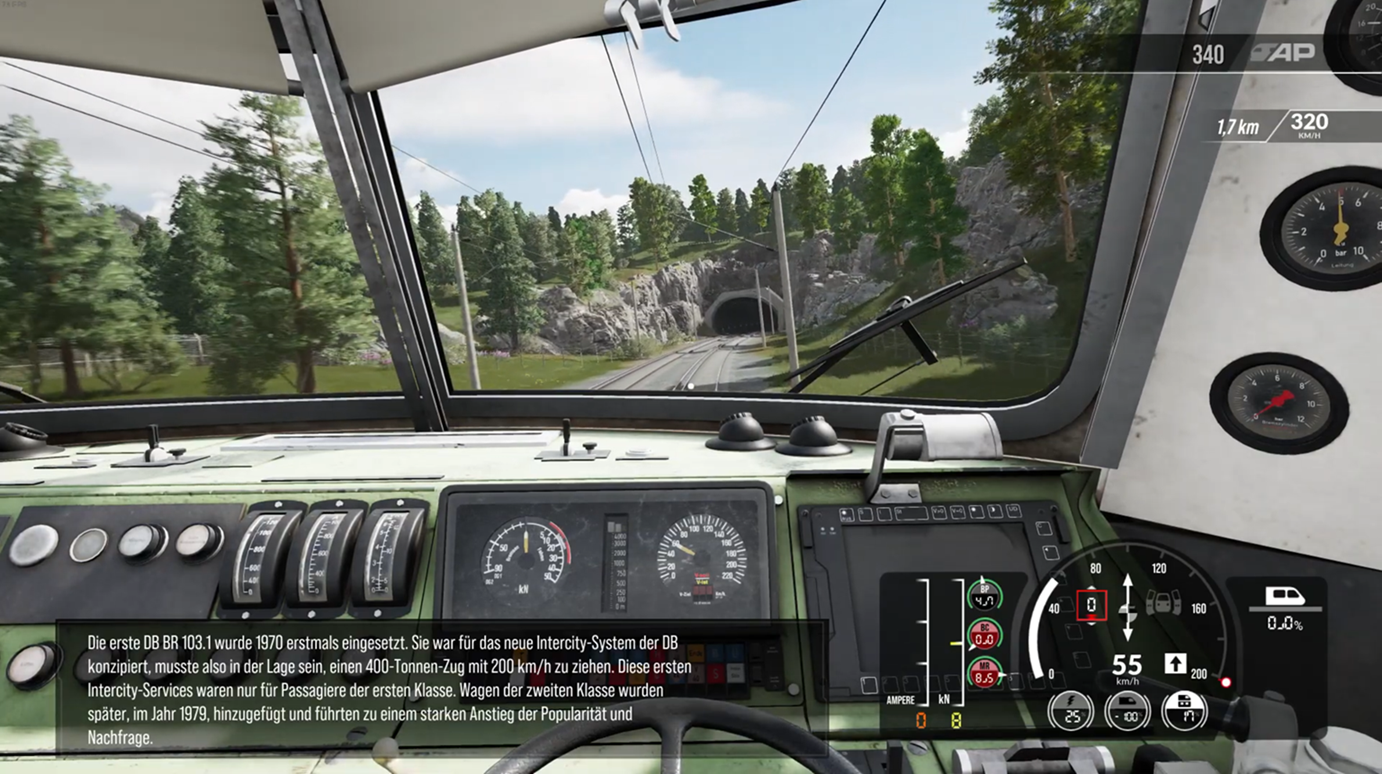Click the BP brake pipe gauge
1382x774 pixels.
point(985,595)
